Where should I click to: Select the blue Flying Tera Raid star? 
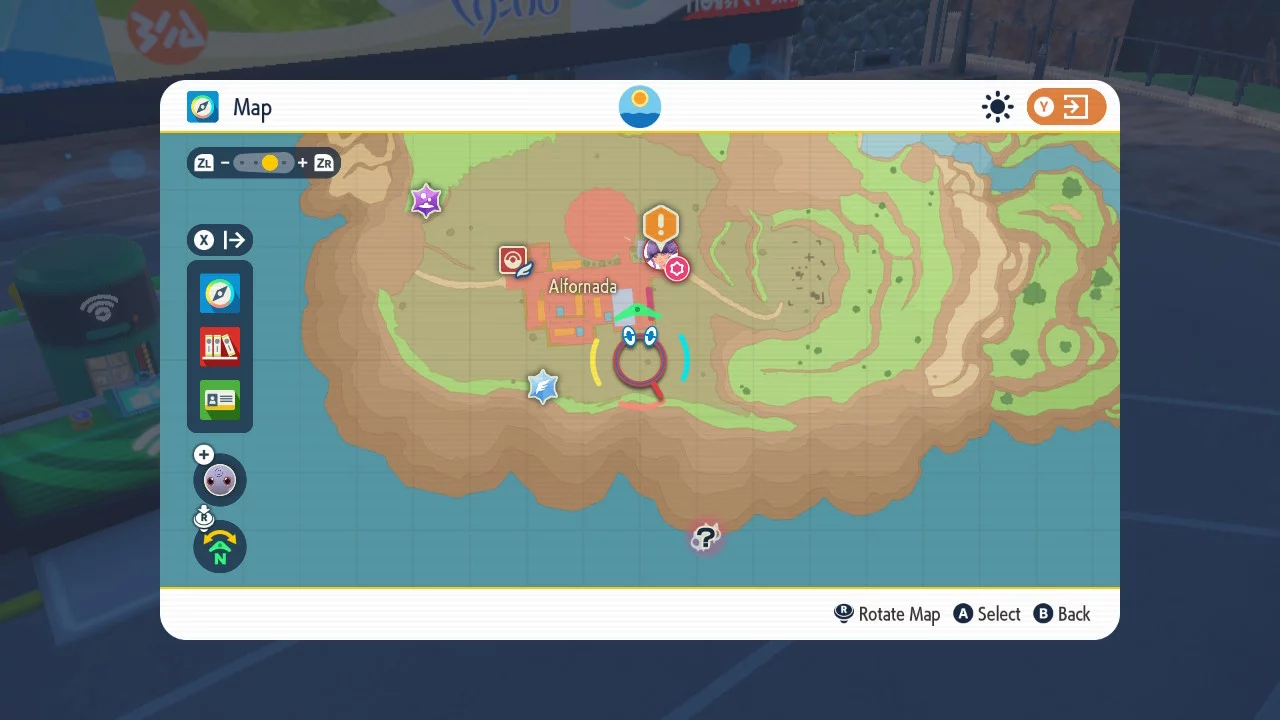click(543, 387)
